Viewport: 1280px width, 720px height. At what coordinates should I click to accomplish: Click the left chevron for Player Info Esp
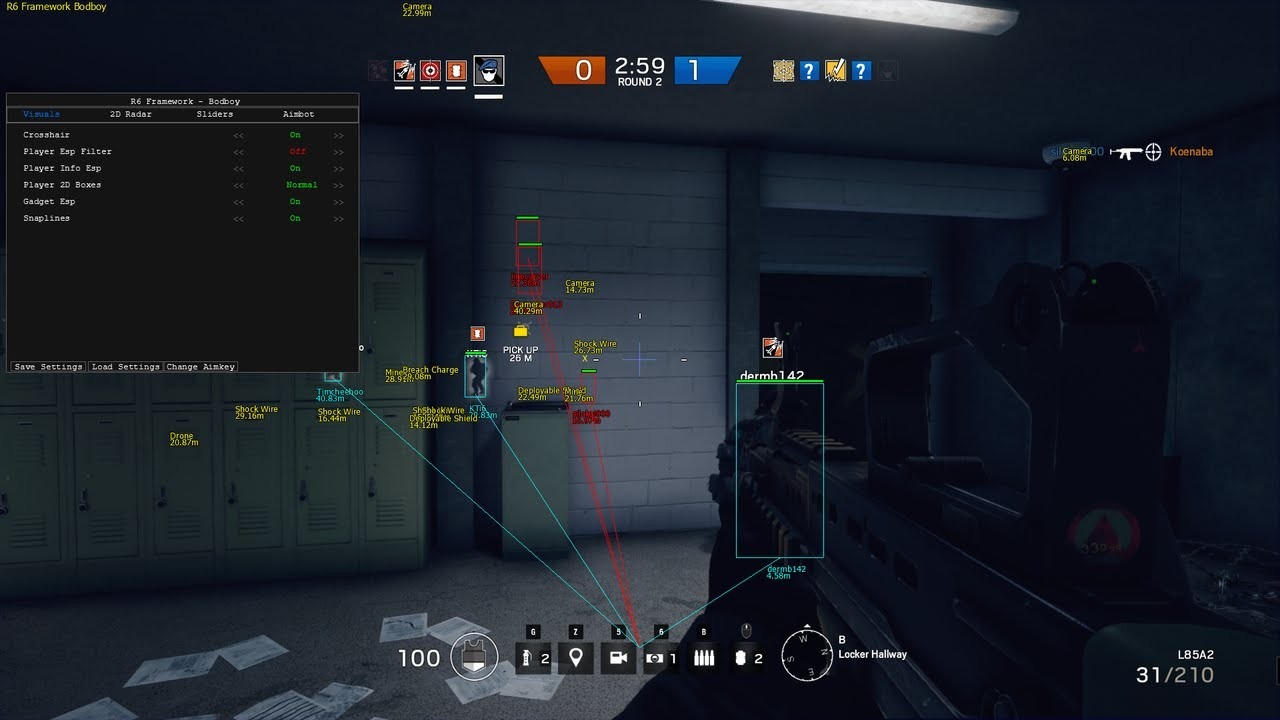pos(238,168)
